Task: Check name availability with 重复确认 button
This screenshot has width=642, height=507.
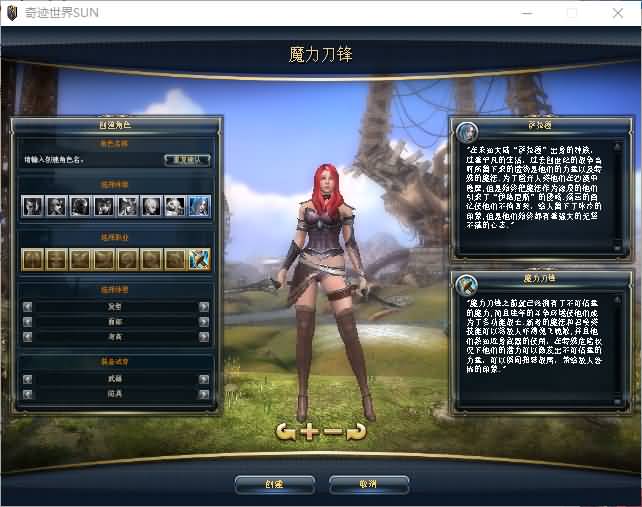Action: pos(187,159)
